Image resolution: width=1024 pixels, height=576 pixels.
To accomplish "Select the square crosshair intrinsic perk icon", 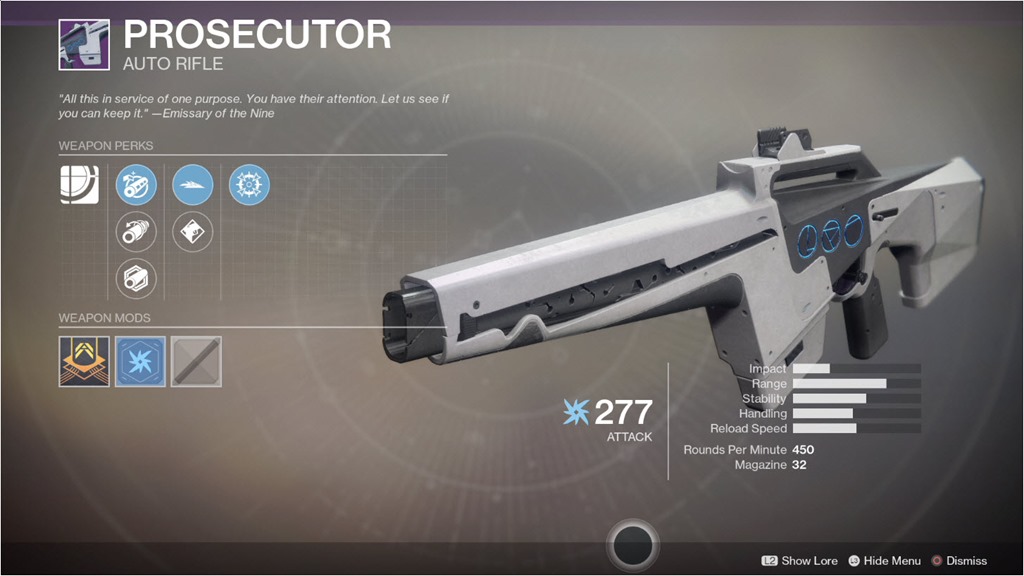I will [x=79, y=185].
